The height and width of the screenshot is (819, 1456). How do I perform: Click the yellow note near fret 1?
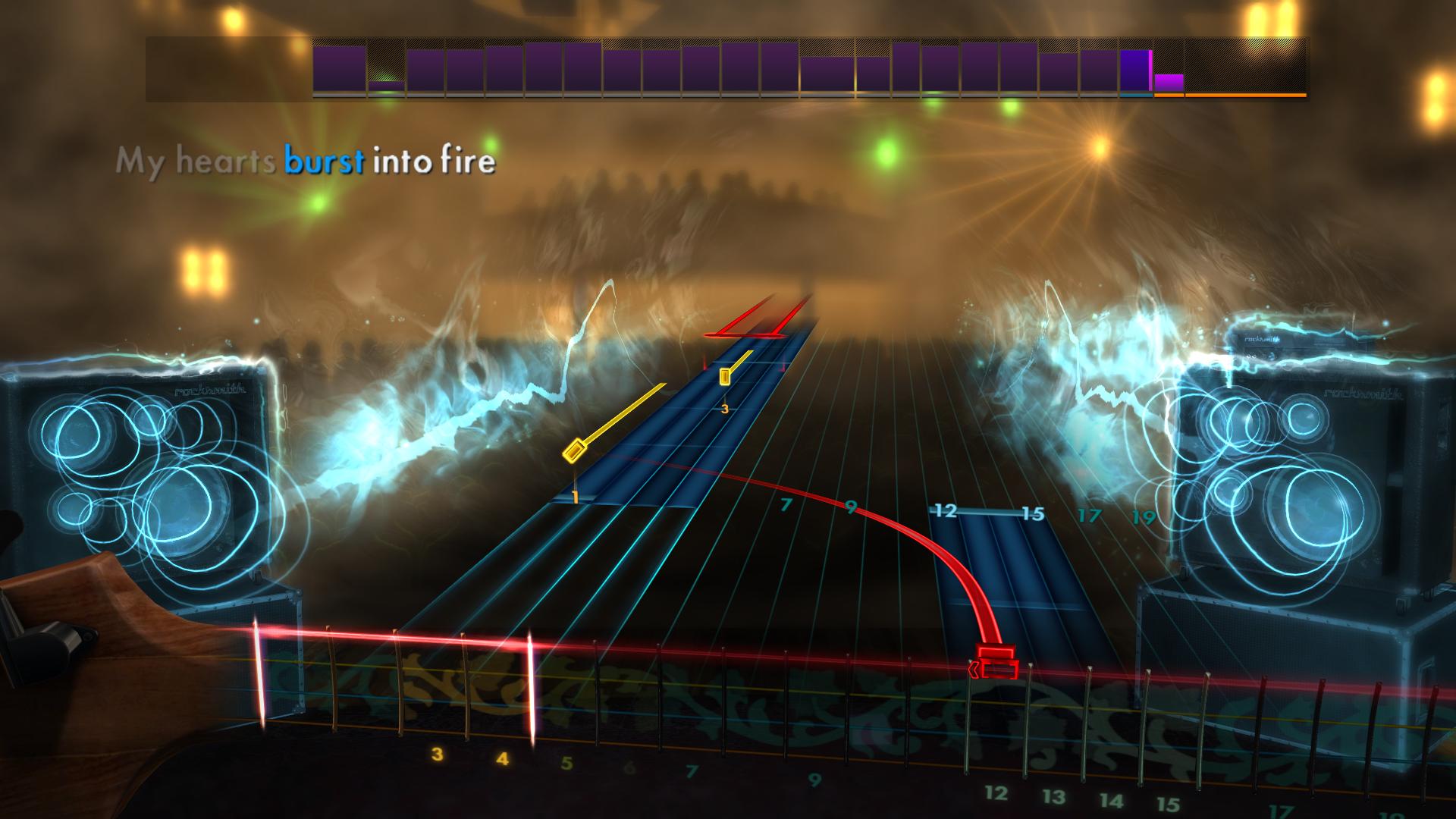point(573,452)
